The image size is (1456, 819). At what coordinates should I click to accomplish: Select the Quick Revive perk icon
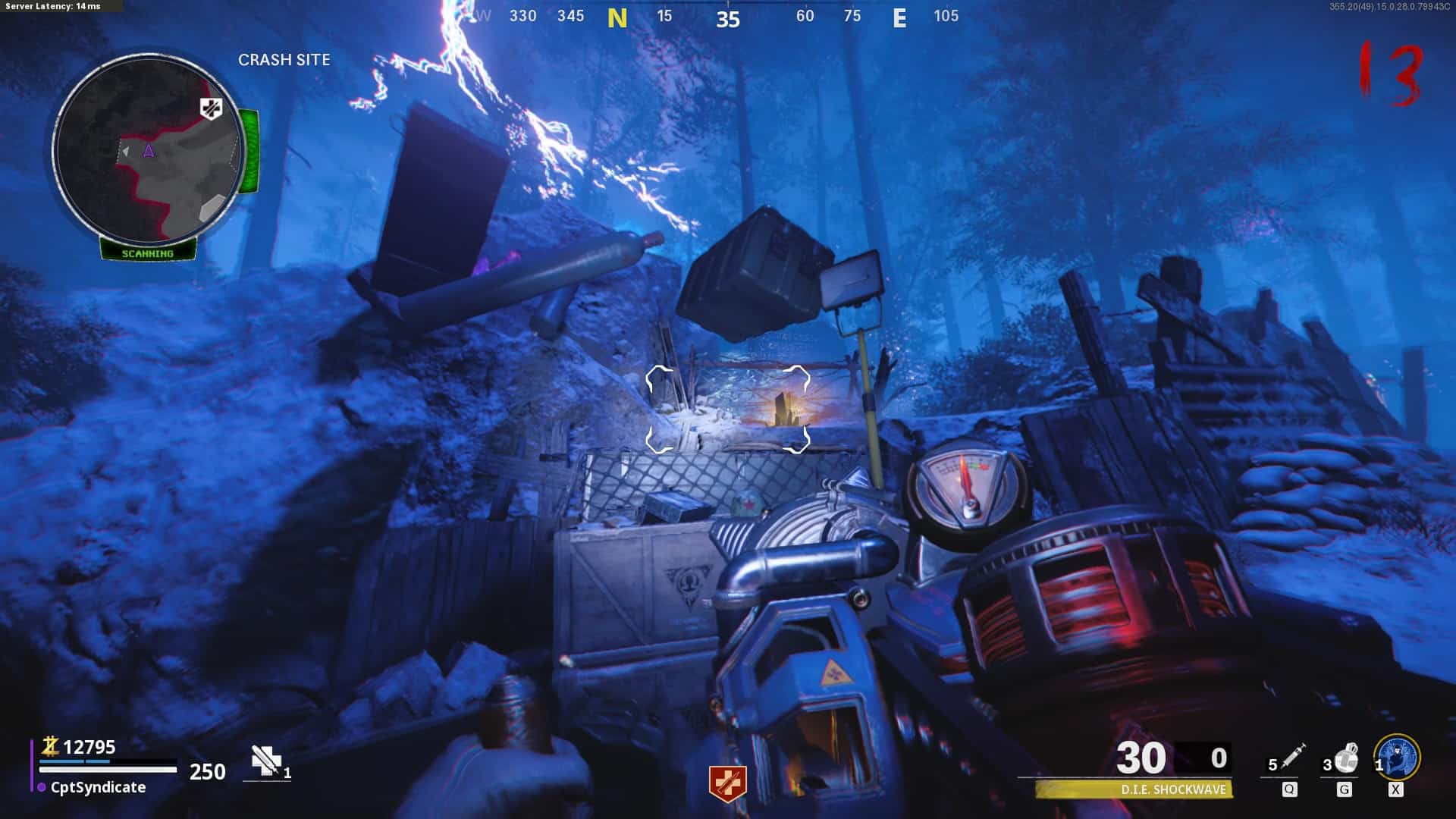coord(727,783)
